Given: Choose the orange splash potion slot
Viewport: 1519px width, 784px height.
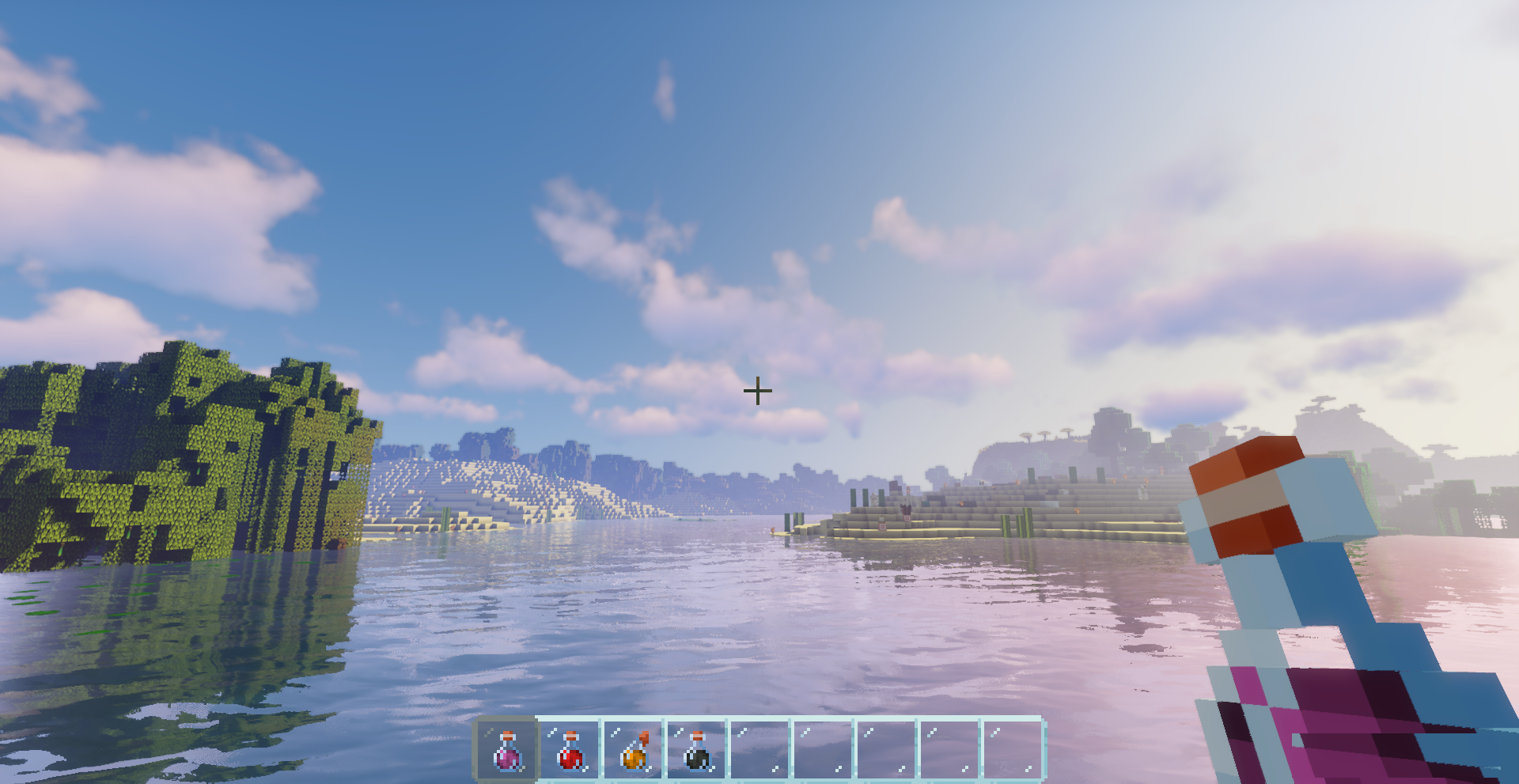Looking at the screenshot, I should tap(633, 749).
